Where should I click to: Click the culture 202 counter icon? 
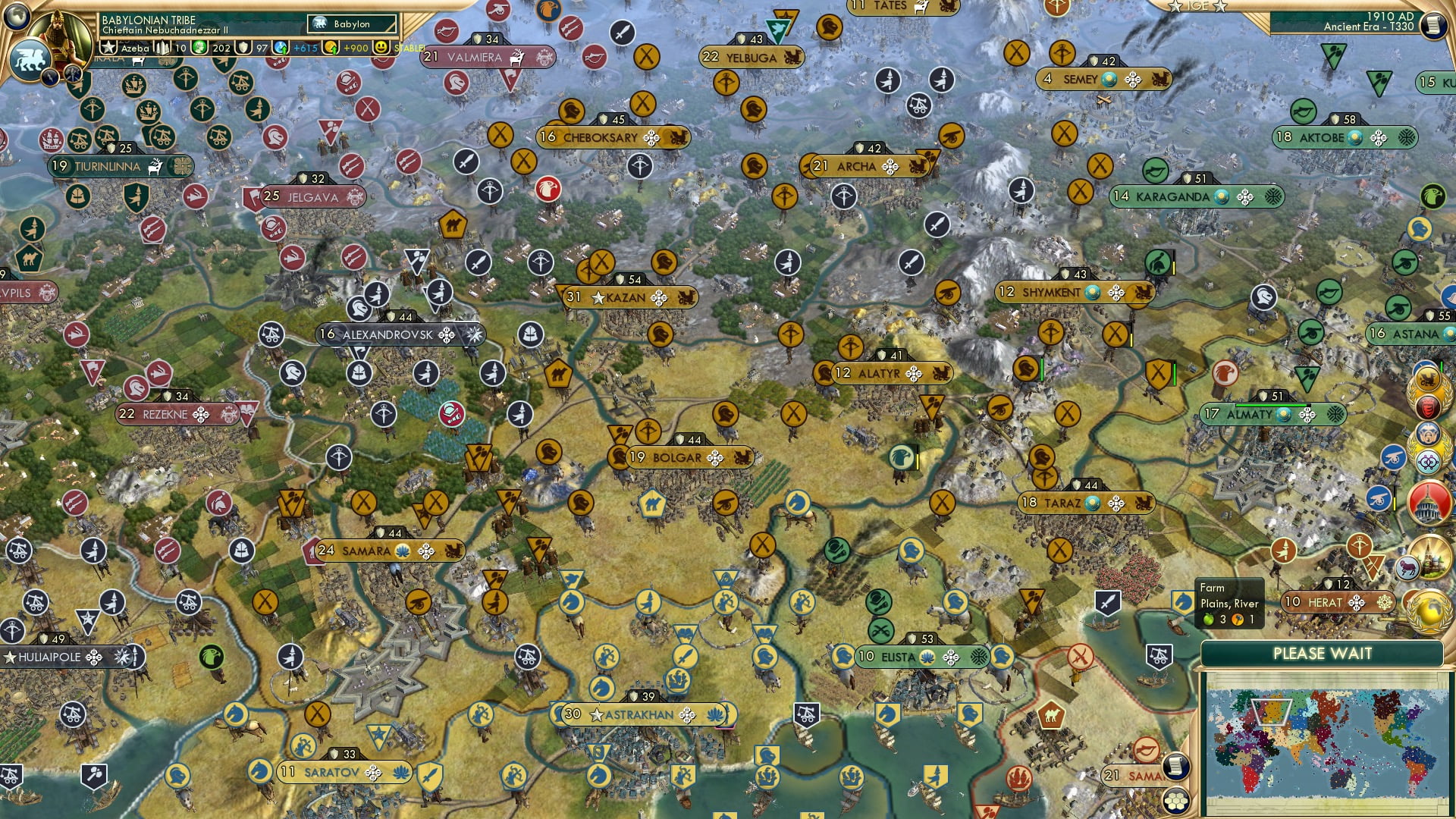click(x=199, y=48)
